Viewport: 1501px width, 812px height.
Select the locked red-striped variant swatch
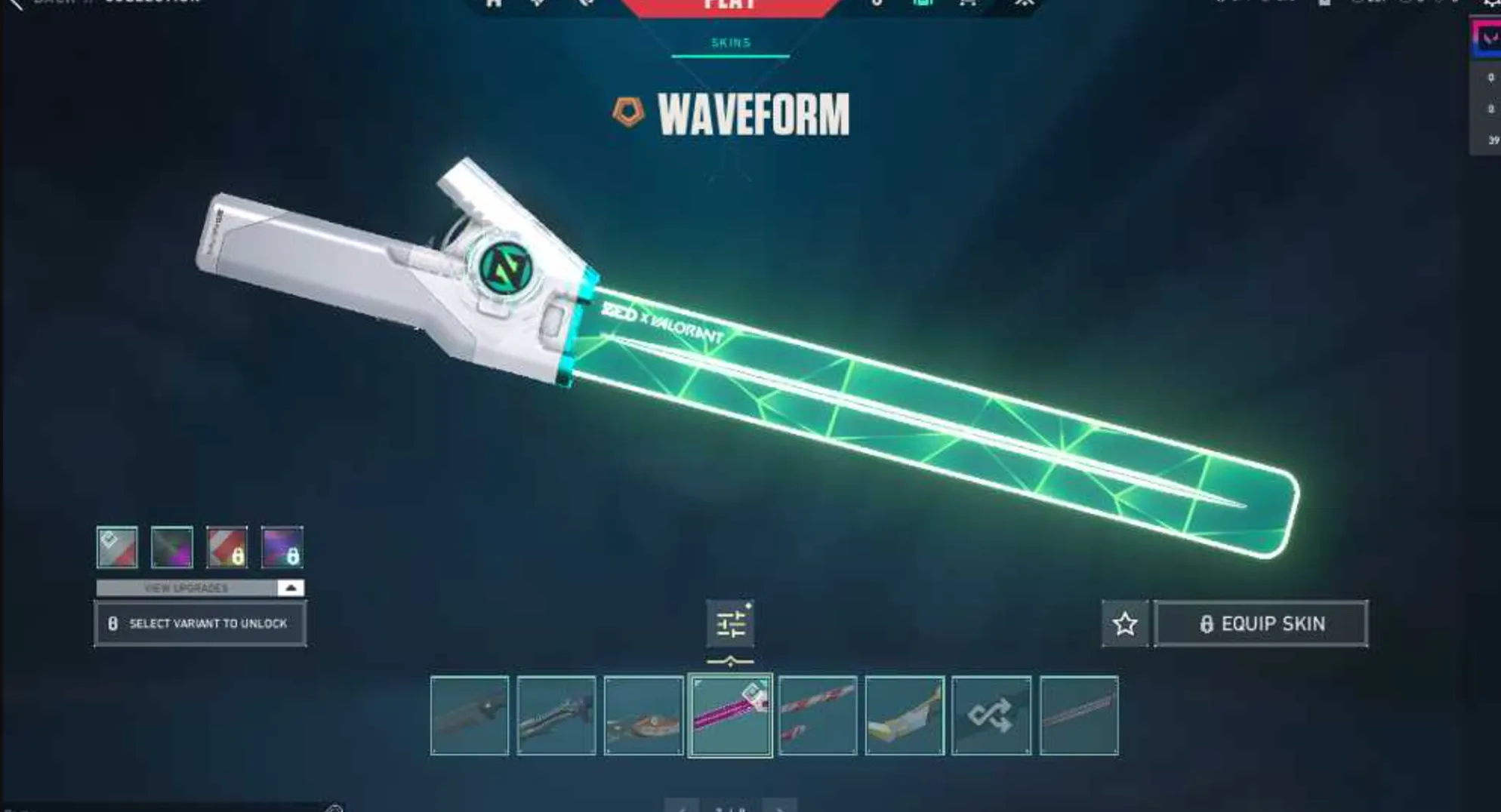click(227, 549)
